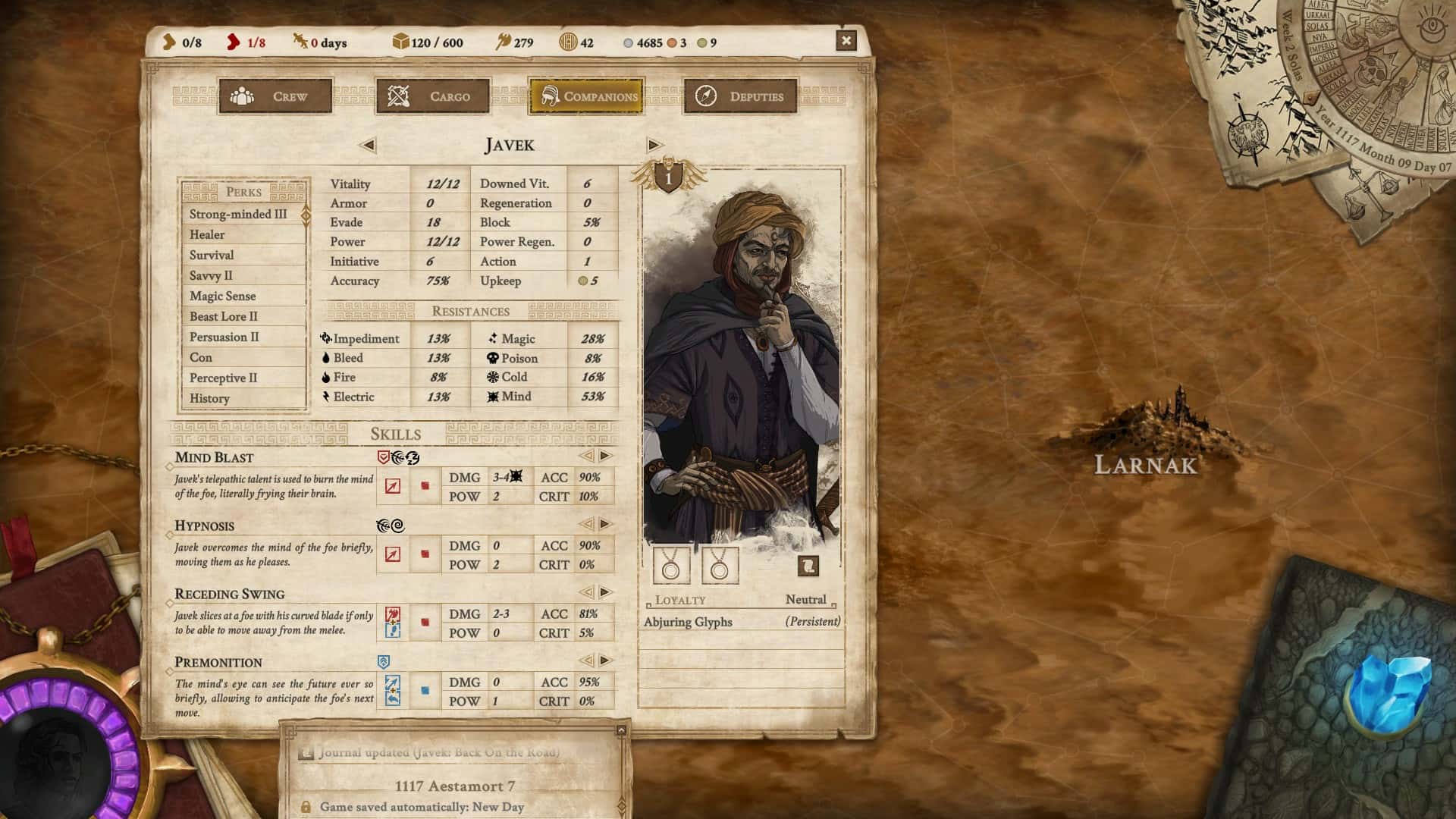Select the axe icon next to 279
Viewport: 1456px width, 819px height.
click(502, 42)
